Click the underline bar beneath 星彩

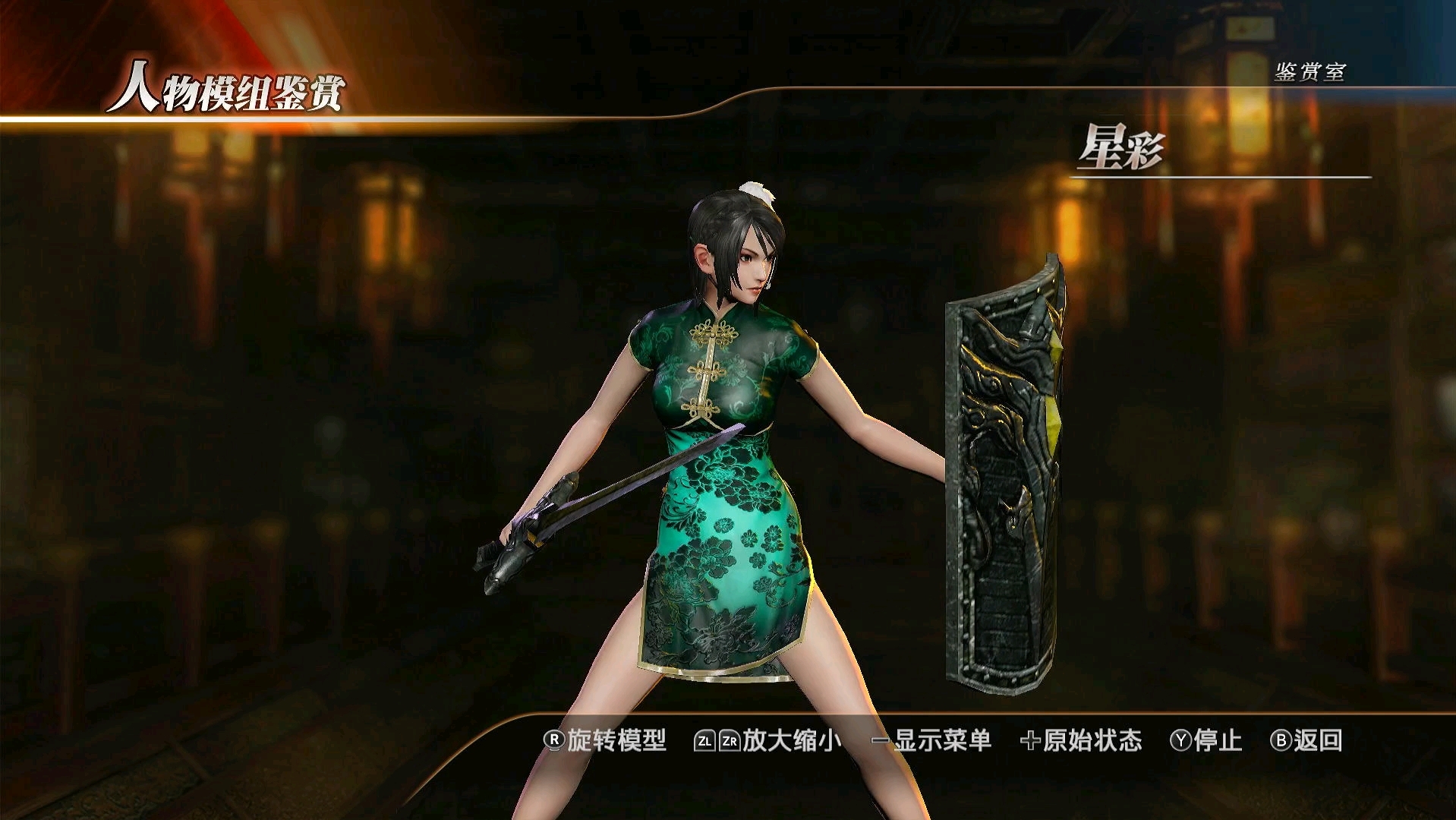point(1222,176)
